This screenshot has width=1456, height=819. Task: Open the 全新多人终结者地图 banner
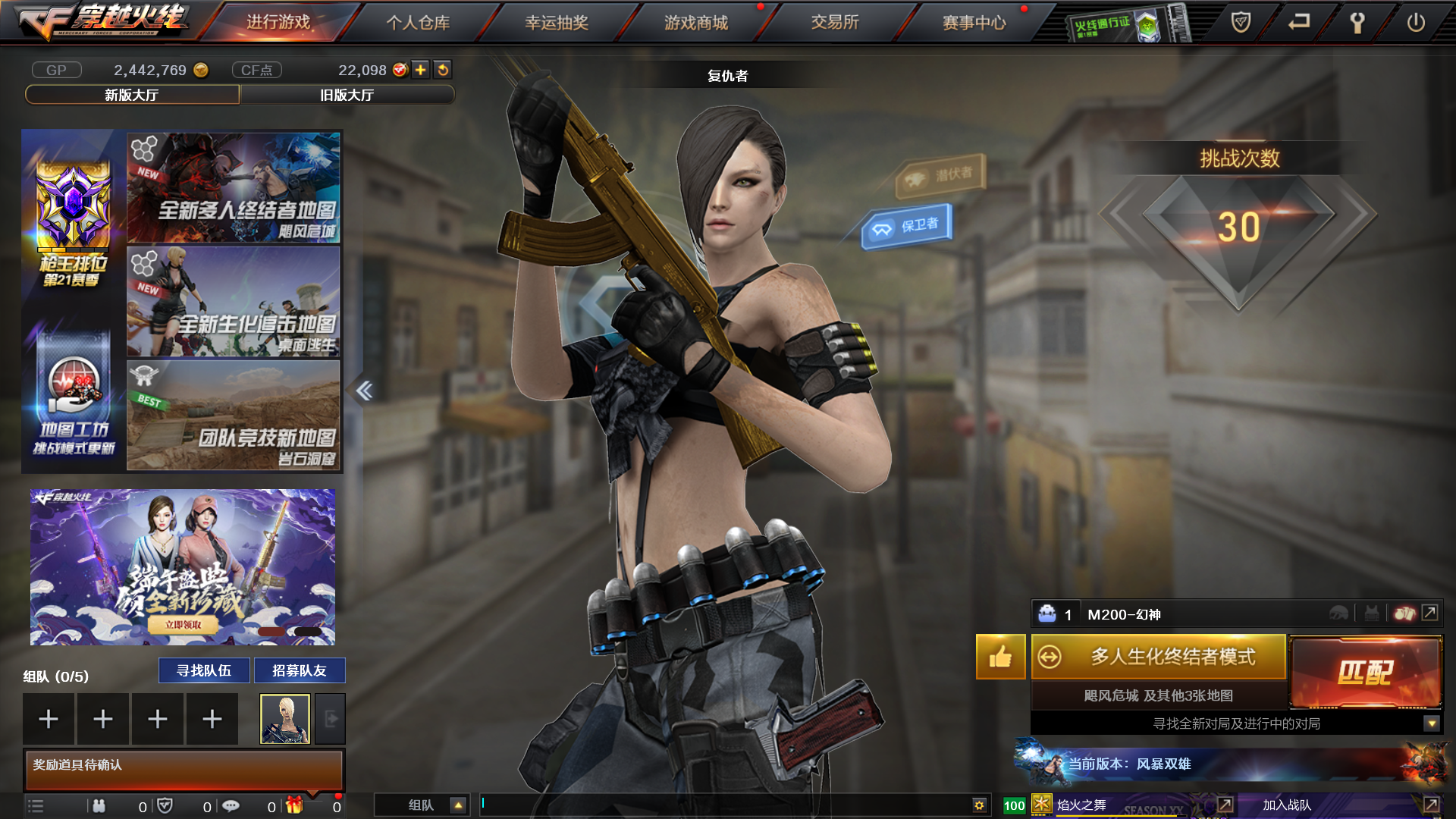point(234,188)
